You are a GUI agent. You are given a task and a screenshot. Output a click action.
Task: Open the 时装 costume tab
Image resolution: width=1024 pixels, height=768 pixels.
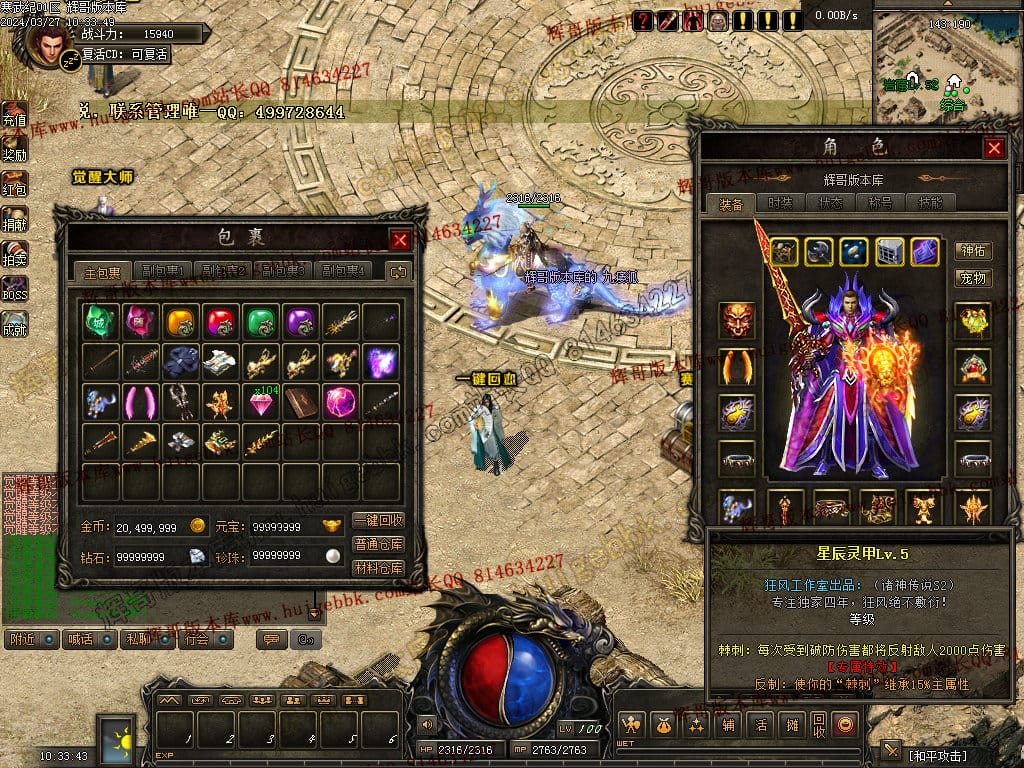pos(781,203)
